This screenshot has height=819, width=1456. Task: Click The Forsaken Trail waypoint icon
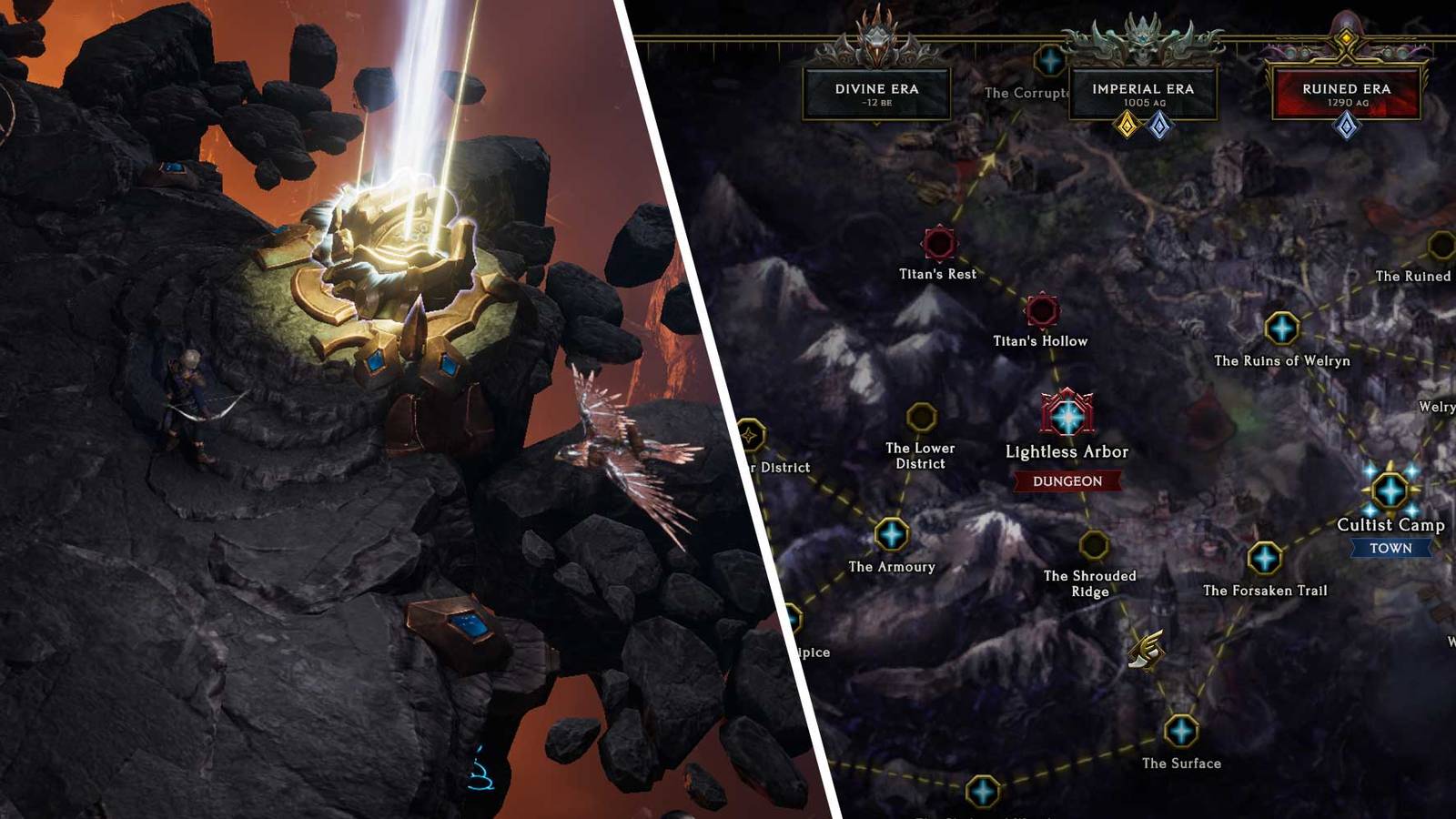(1265, 558)
